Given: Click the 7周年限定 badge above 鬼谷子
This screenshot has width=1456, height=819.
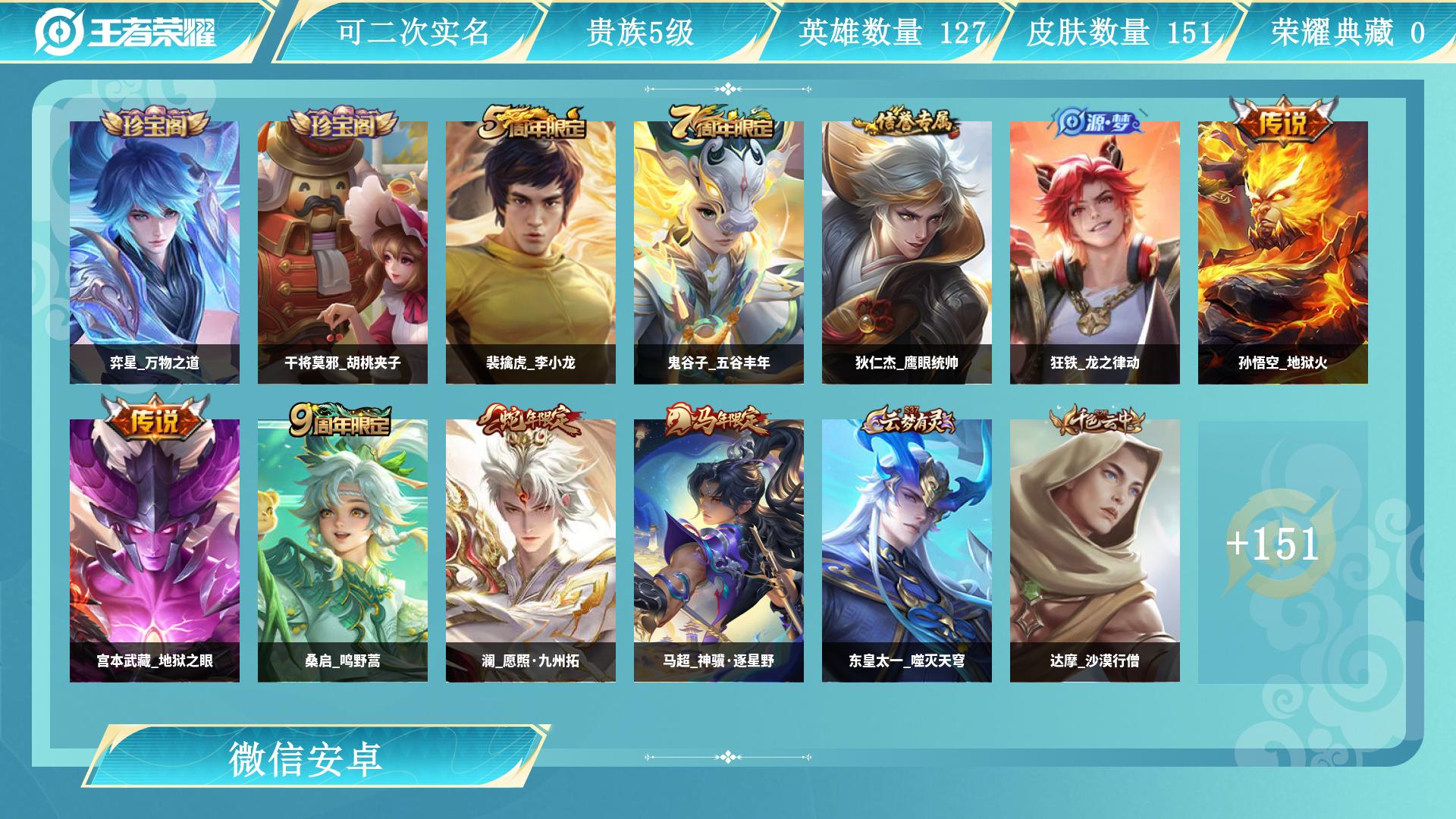Looking at the screenshot, I should pos(719,121).
